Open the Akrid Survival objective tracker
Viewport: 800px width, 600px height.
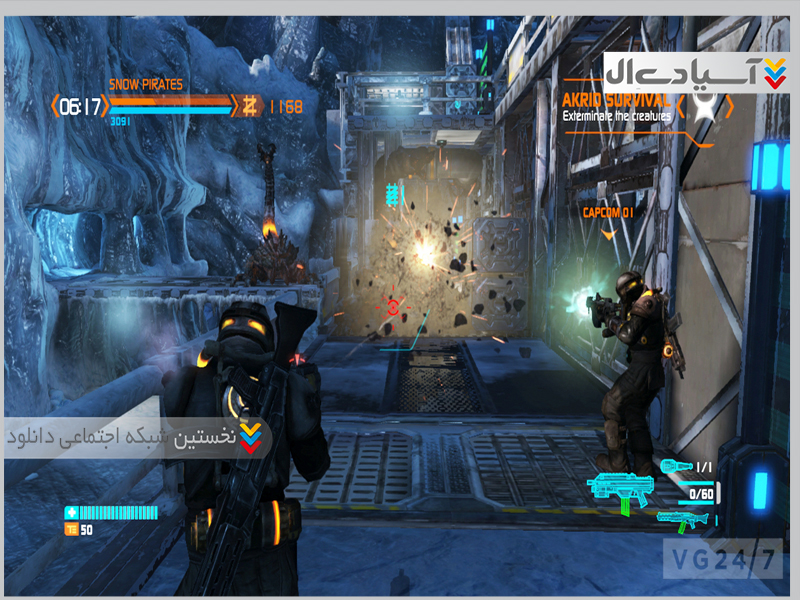616,101
